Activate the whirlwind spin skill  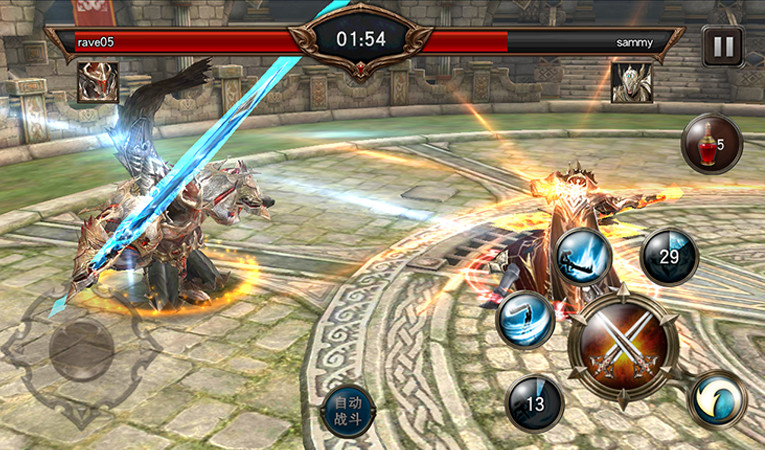click(526, 319)
